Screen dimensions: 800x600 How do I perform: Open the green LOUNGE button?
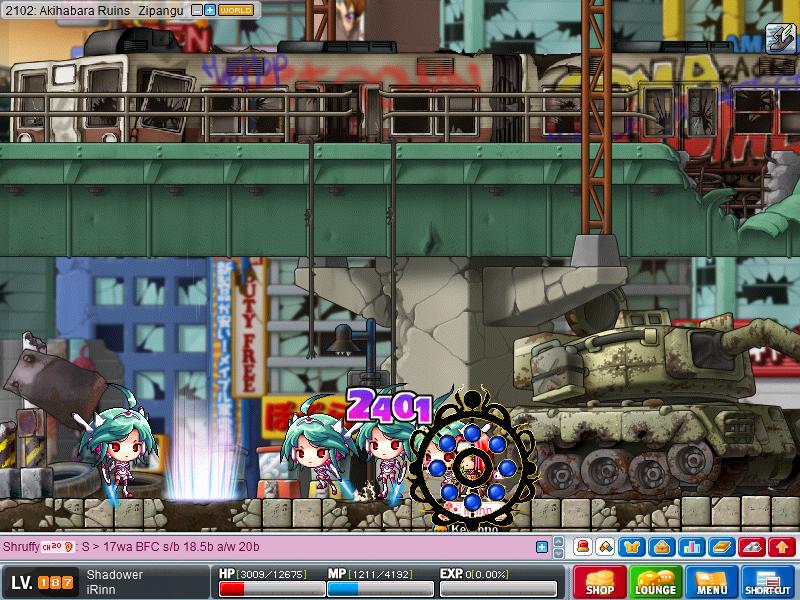pyautogui.click(x=655, y=581)
